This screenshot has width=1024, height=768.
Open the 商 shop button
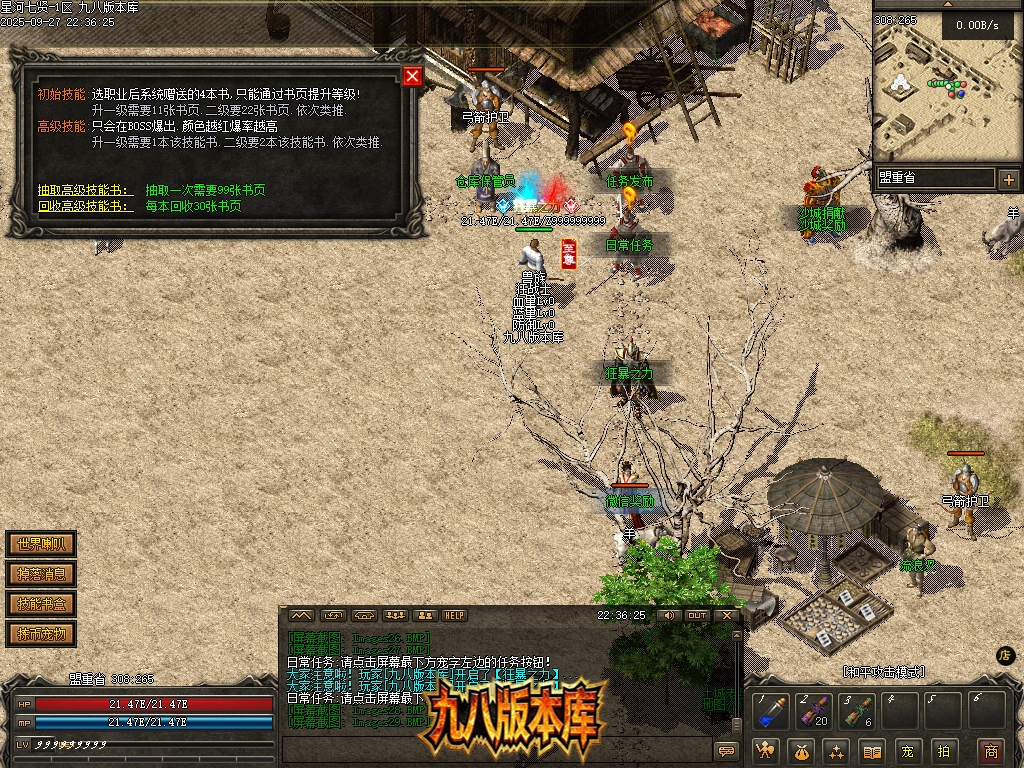coord(990,751)
